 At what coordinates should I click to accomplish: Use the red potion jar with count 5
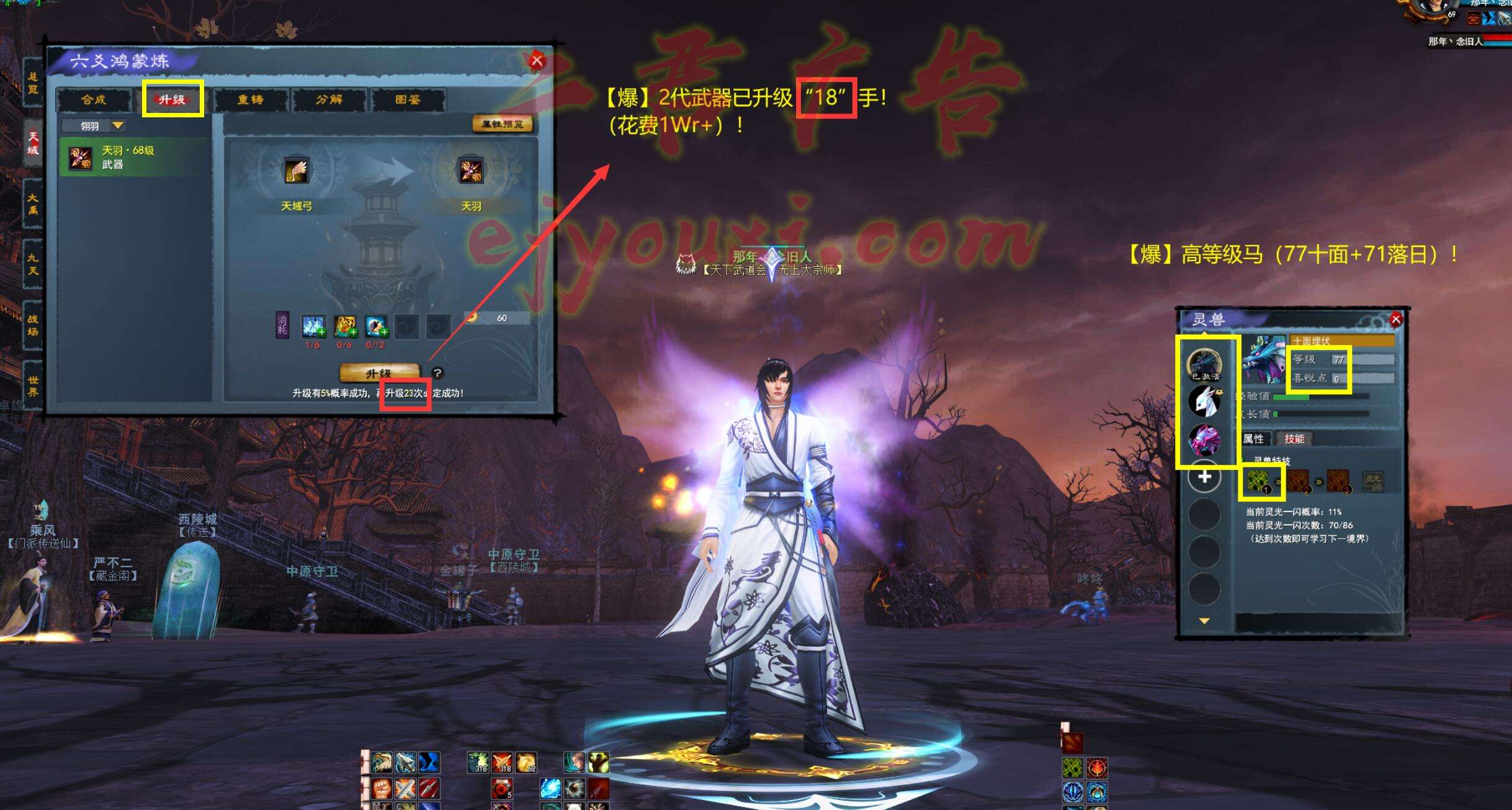pyautogui.click(x=501, y=789)
